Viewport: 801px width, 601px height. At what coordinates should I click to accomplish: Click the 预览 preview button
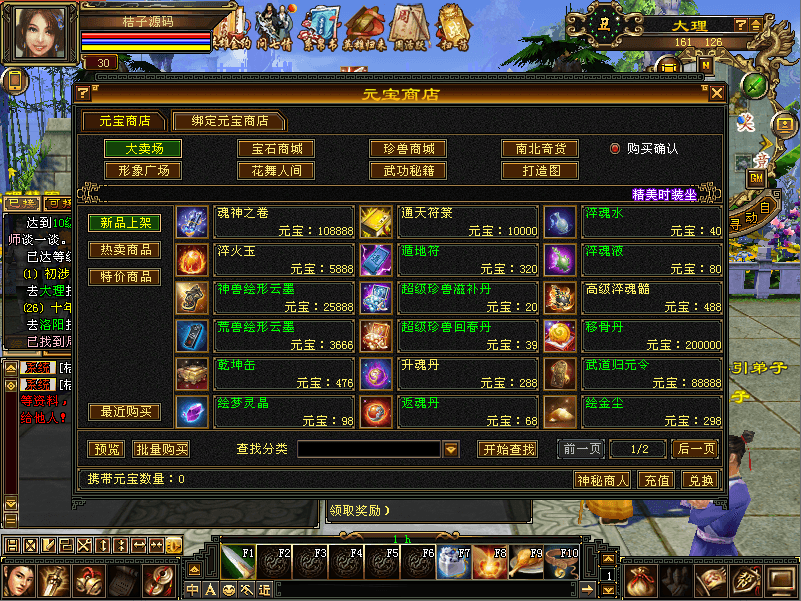pos(106,449)
